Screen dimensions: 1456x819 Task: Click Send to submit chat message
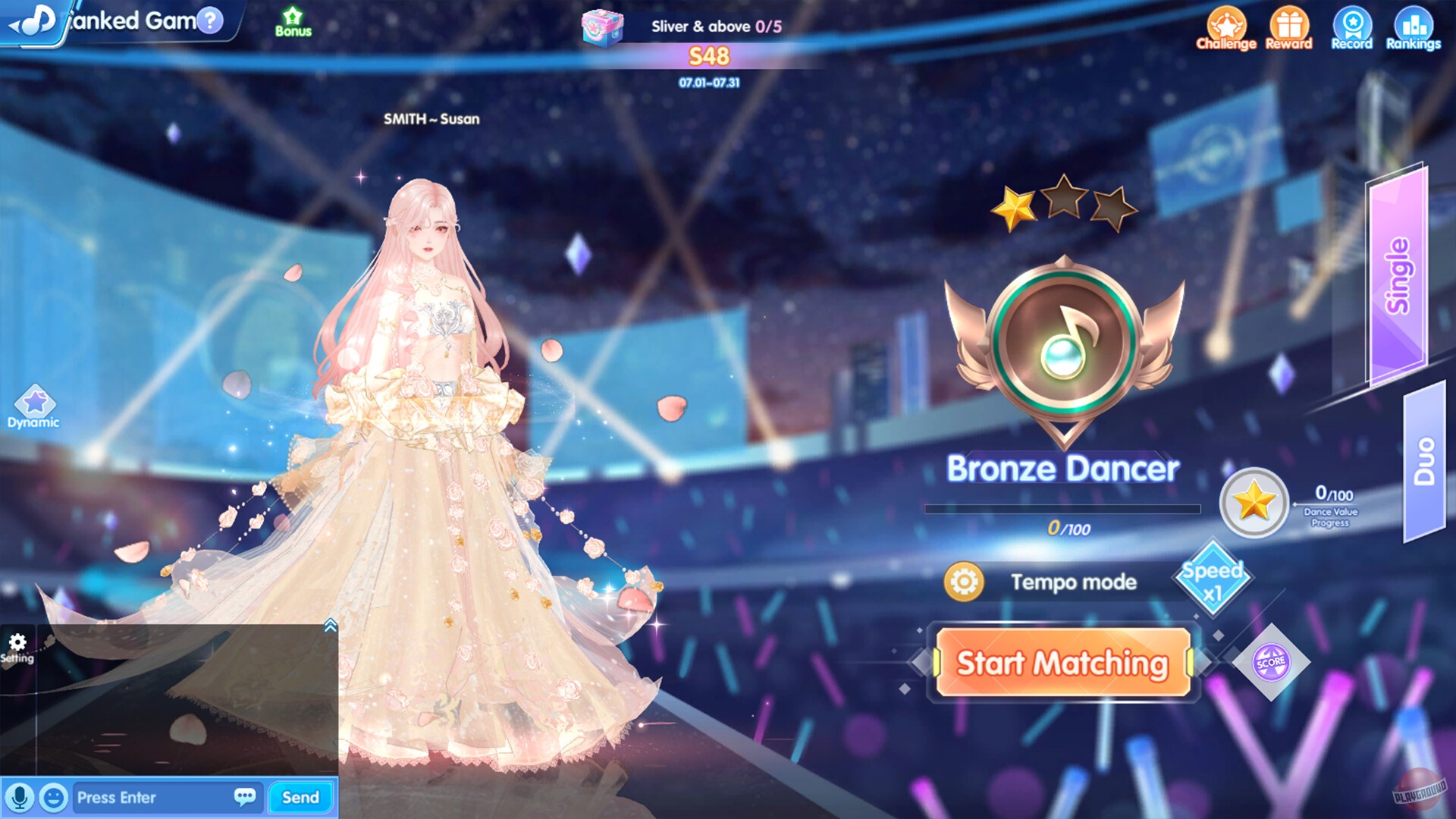(x=300, y=798)
